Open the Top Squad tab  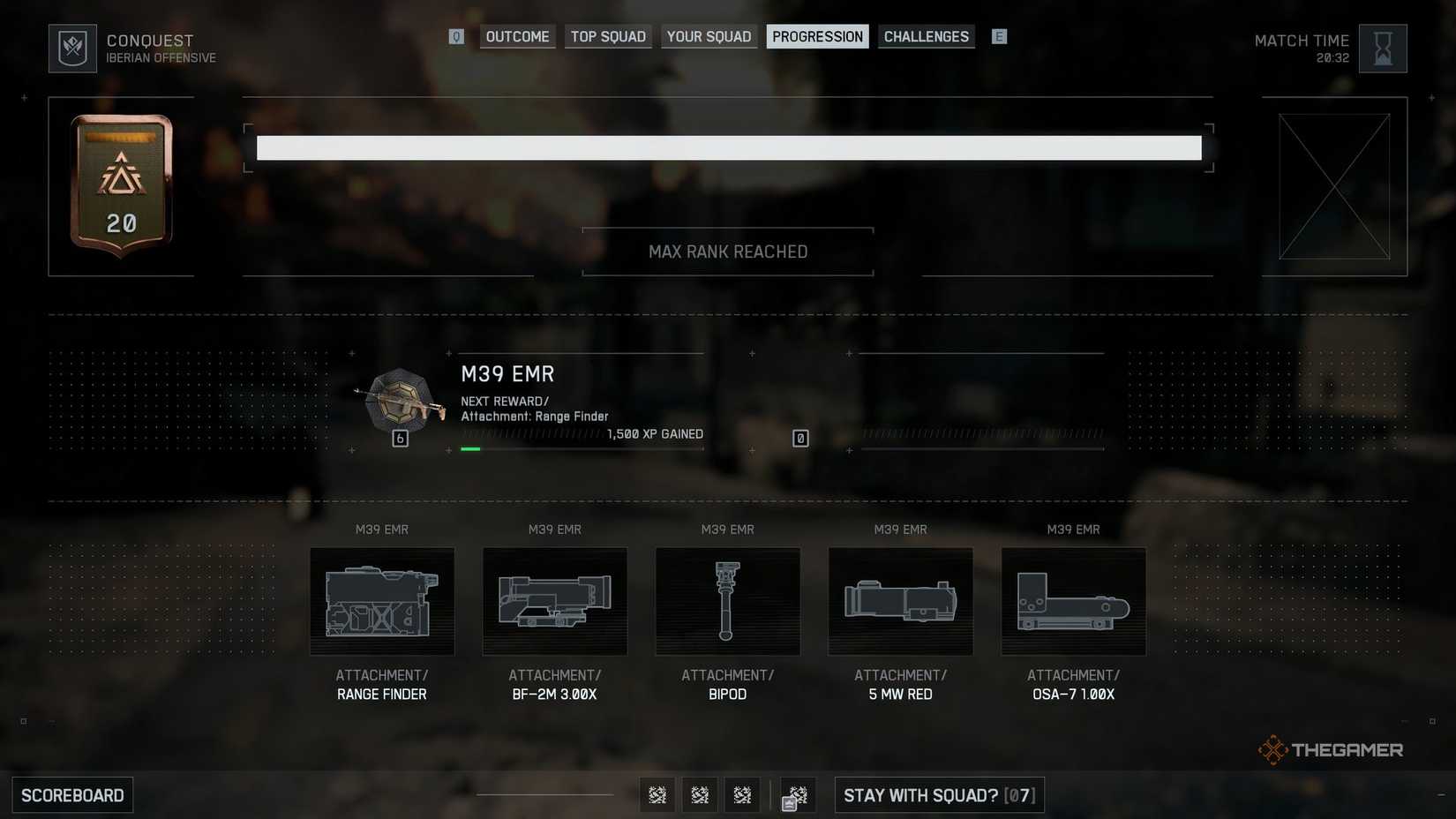tap(607, 36)
